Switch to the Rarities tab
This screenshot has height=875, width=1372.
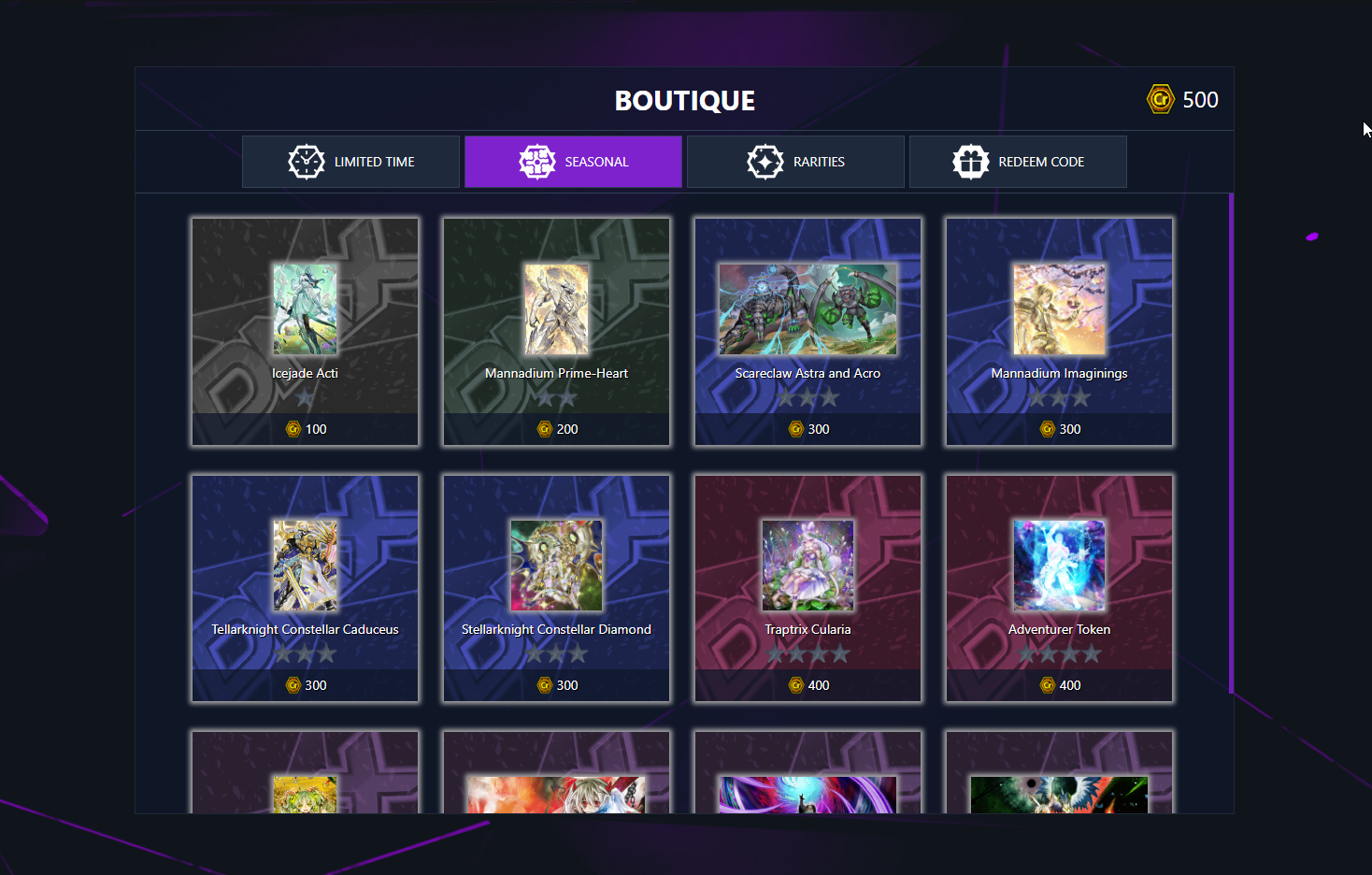(795, 161)
